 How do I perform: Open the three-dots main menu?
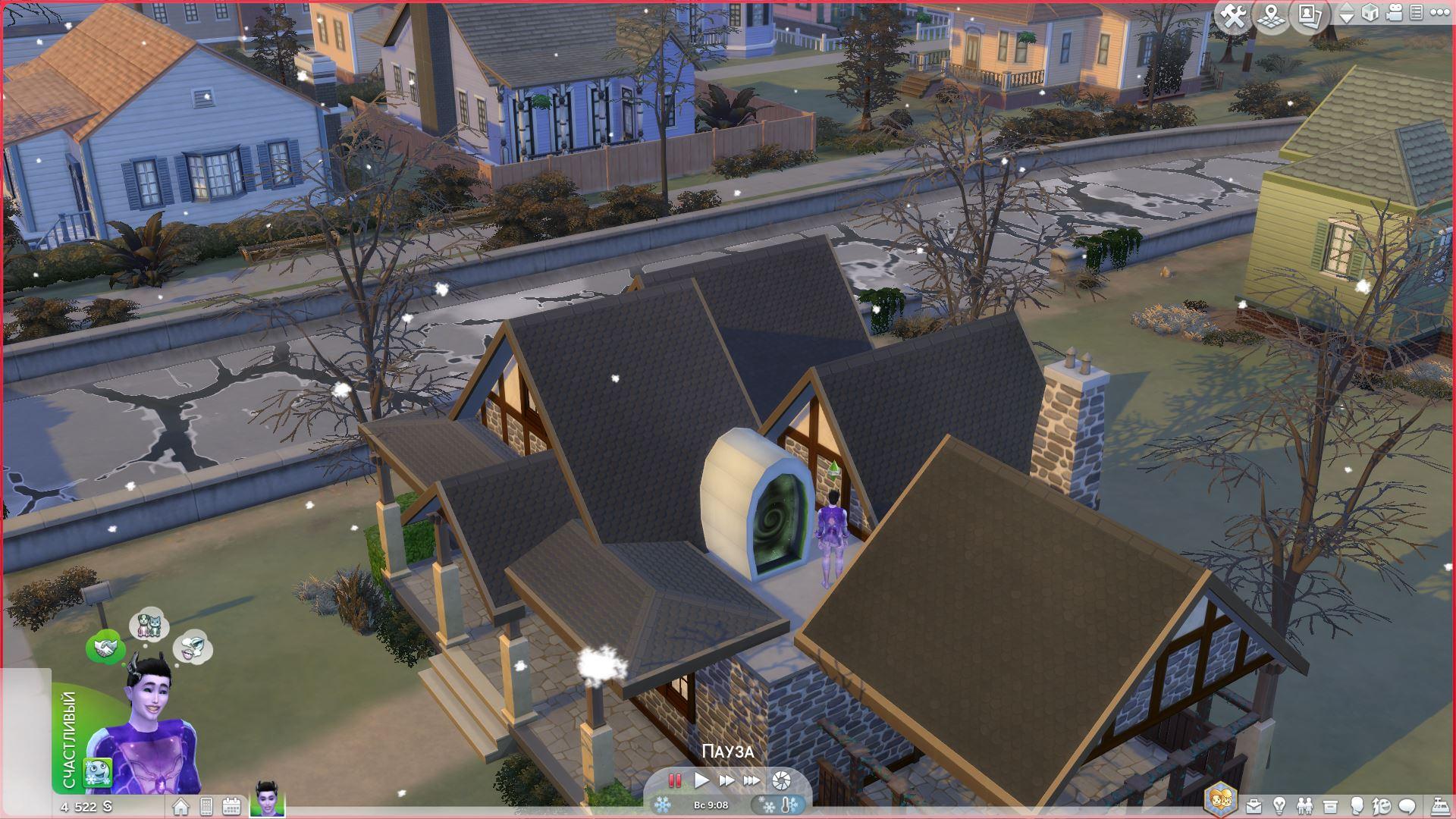[x=1439, y=14]
